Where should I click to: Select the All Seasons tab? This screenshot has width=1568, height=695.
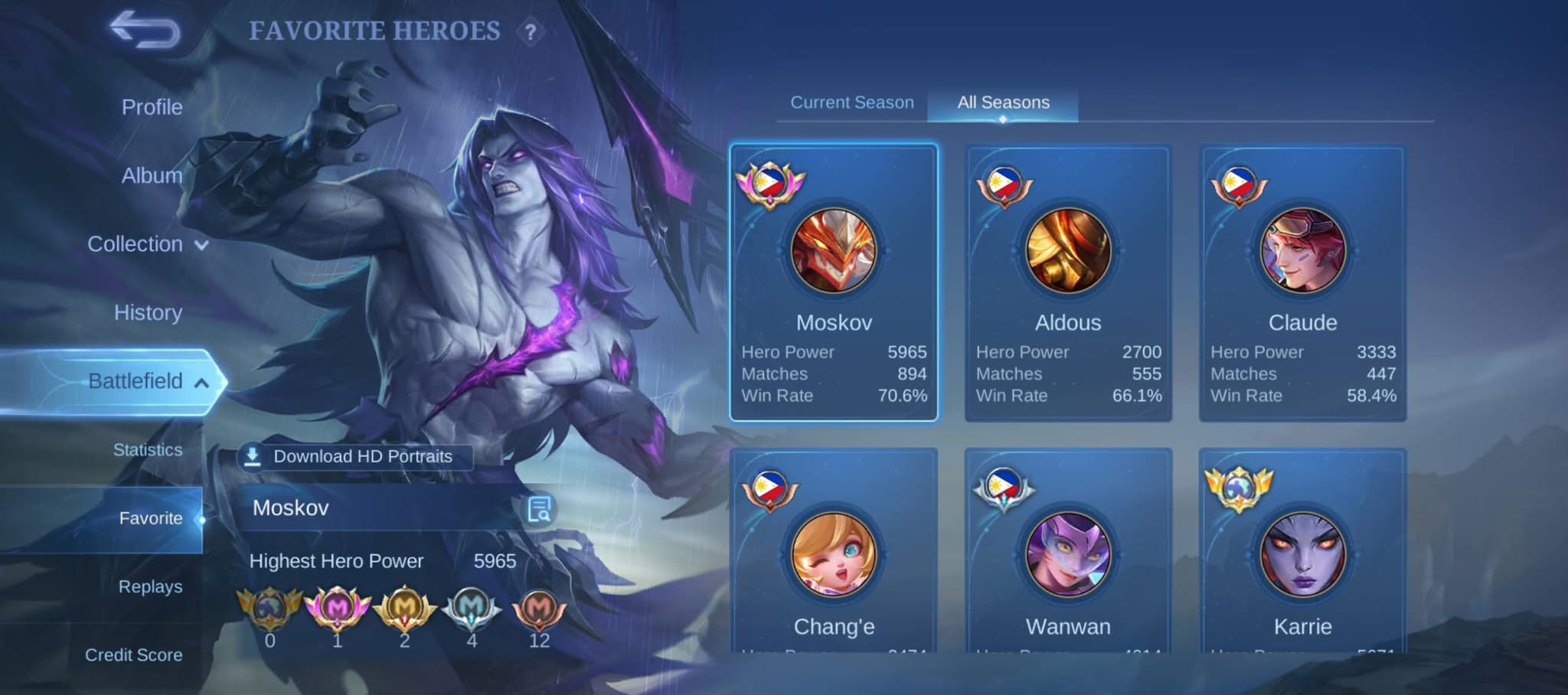click(x=1003, y=103)
